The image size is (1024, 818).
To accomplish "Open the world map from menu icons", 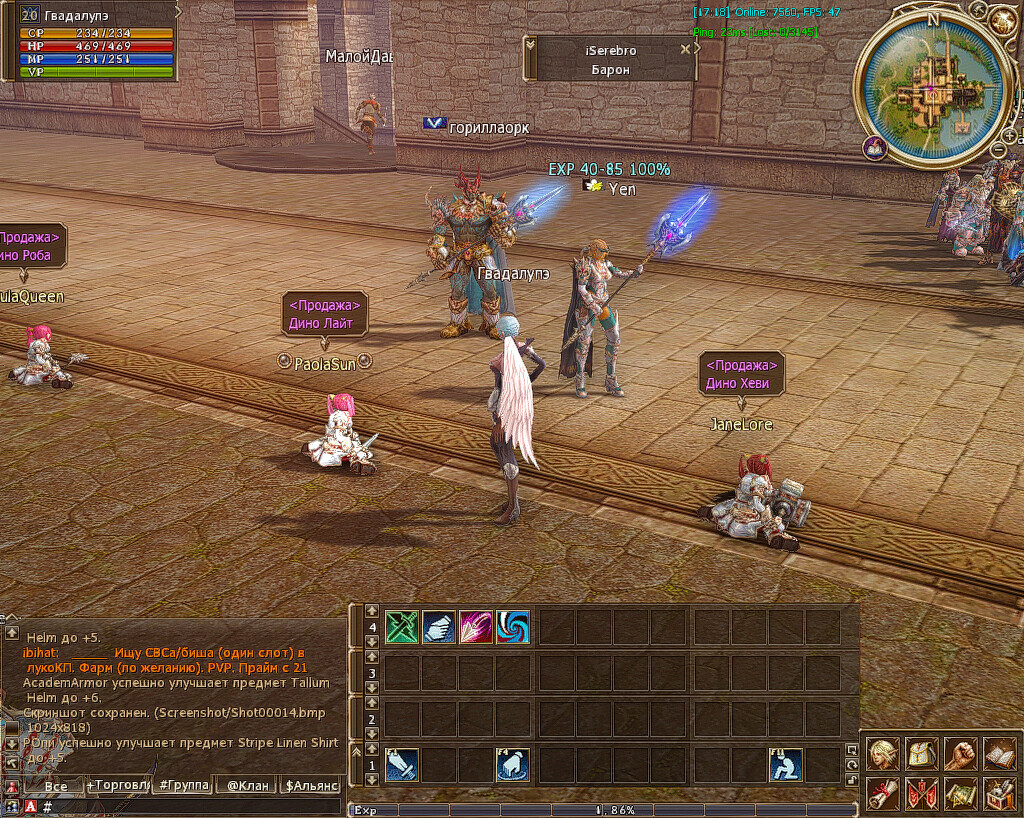I will pyautogui.click(x=960, y=794).
